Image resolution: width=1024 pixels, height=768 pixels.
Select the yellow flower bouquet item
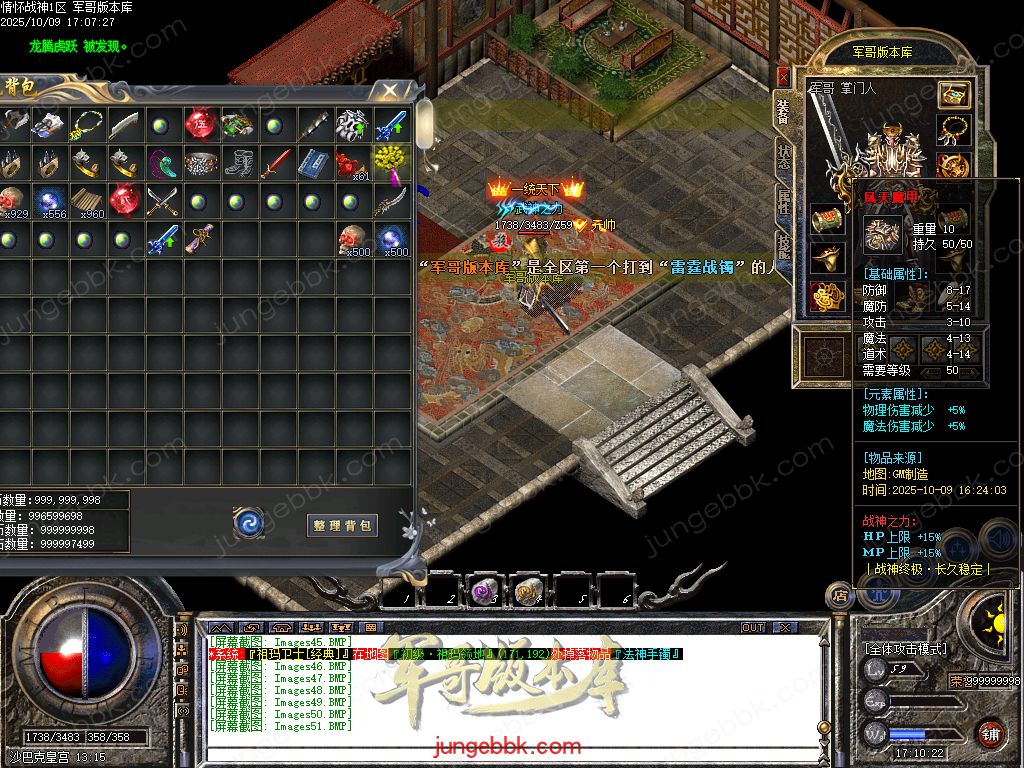[389, 159]
